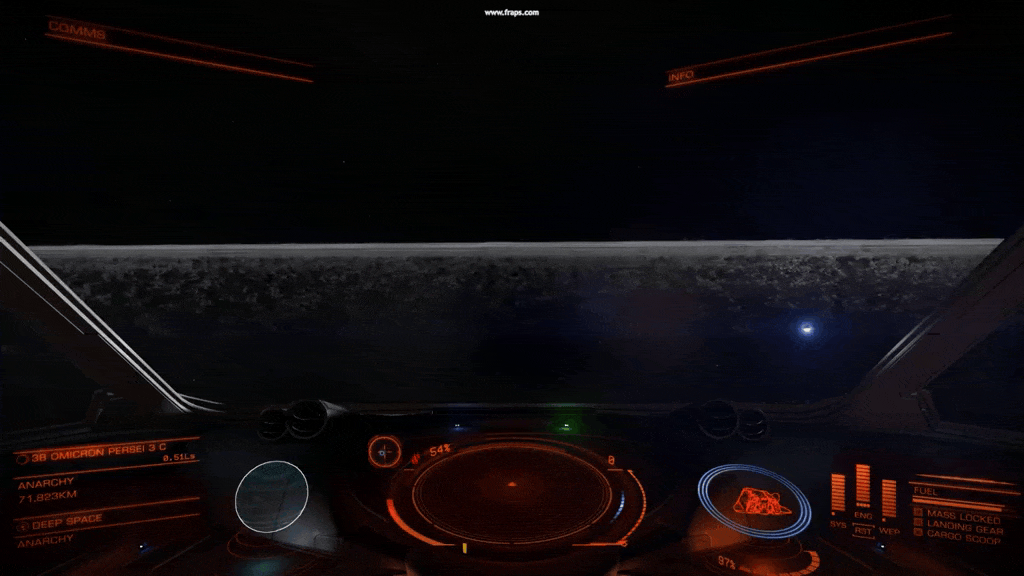Viewport: 1024px width, 576px height.
Task: Open the INFO panel
Action: 681,75
